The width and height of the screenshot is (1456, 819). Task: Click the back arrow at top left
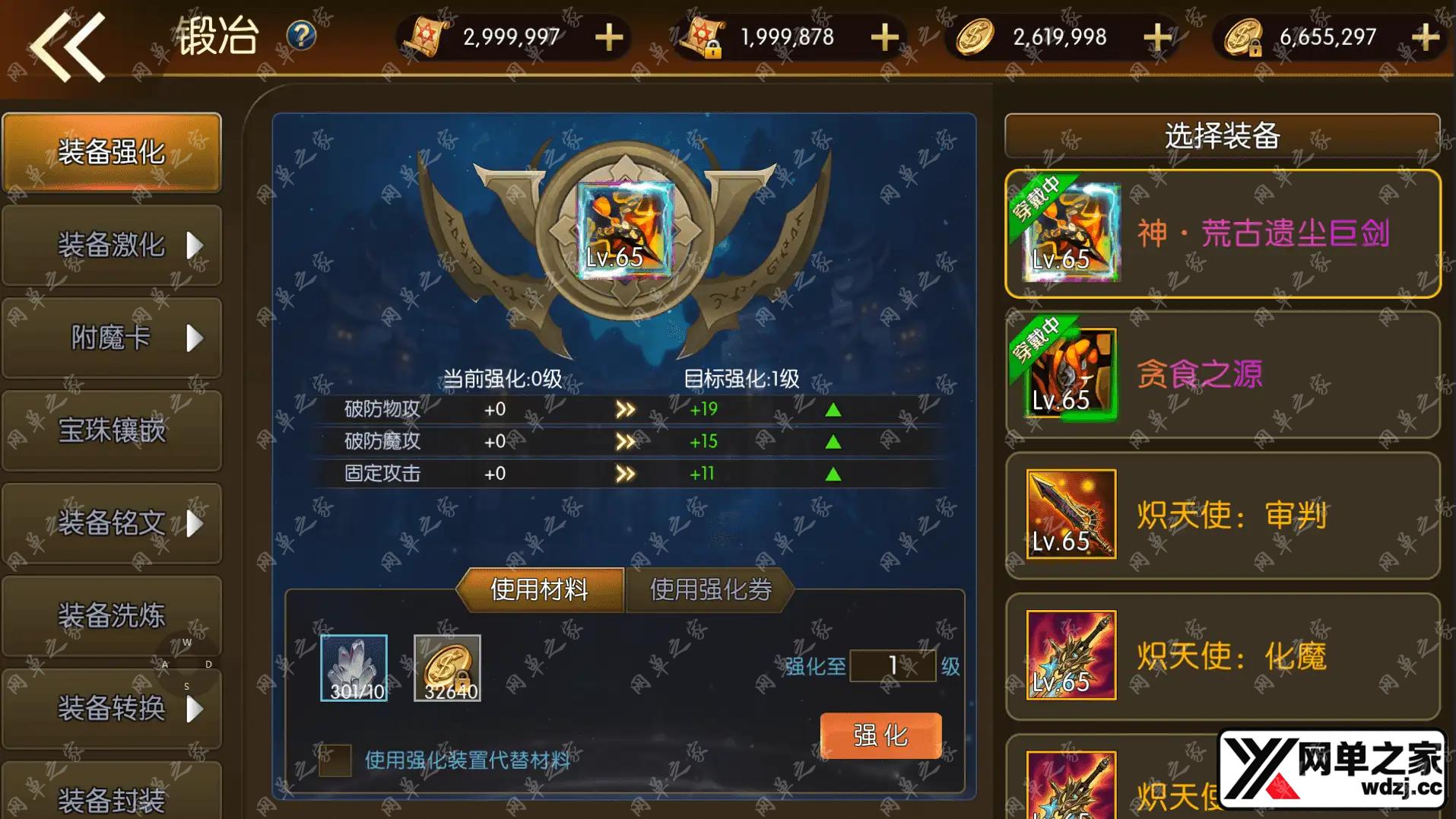68,49
